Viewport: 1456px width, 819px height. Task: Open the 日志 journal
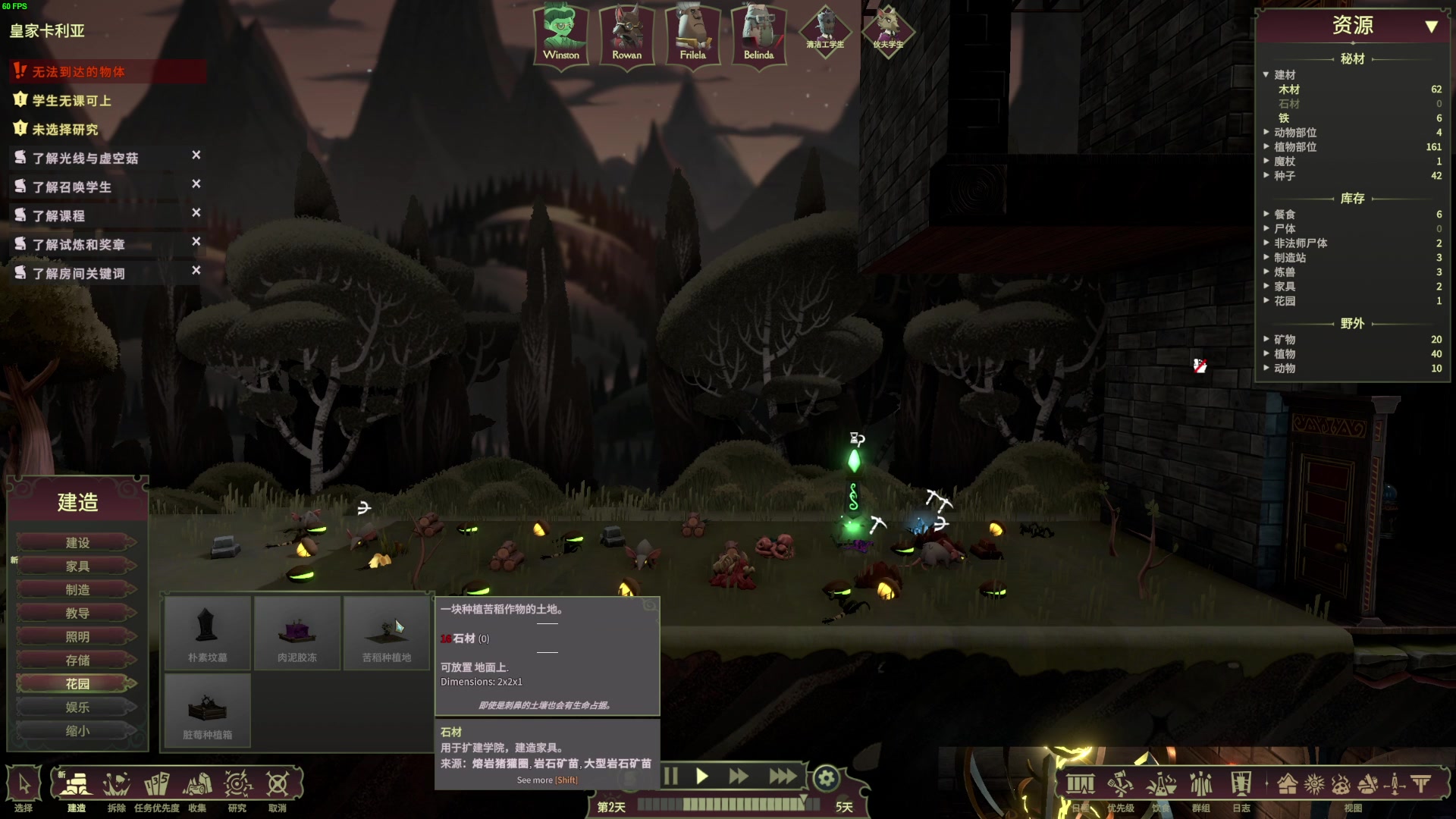point(1241,786)
